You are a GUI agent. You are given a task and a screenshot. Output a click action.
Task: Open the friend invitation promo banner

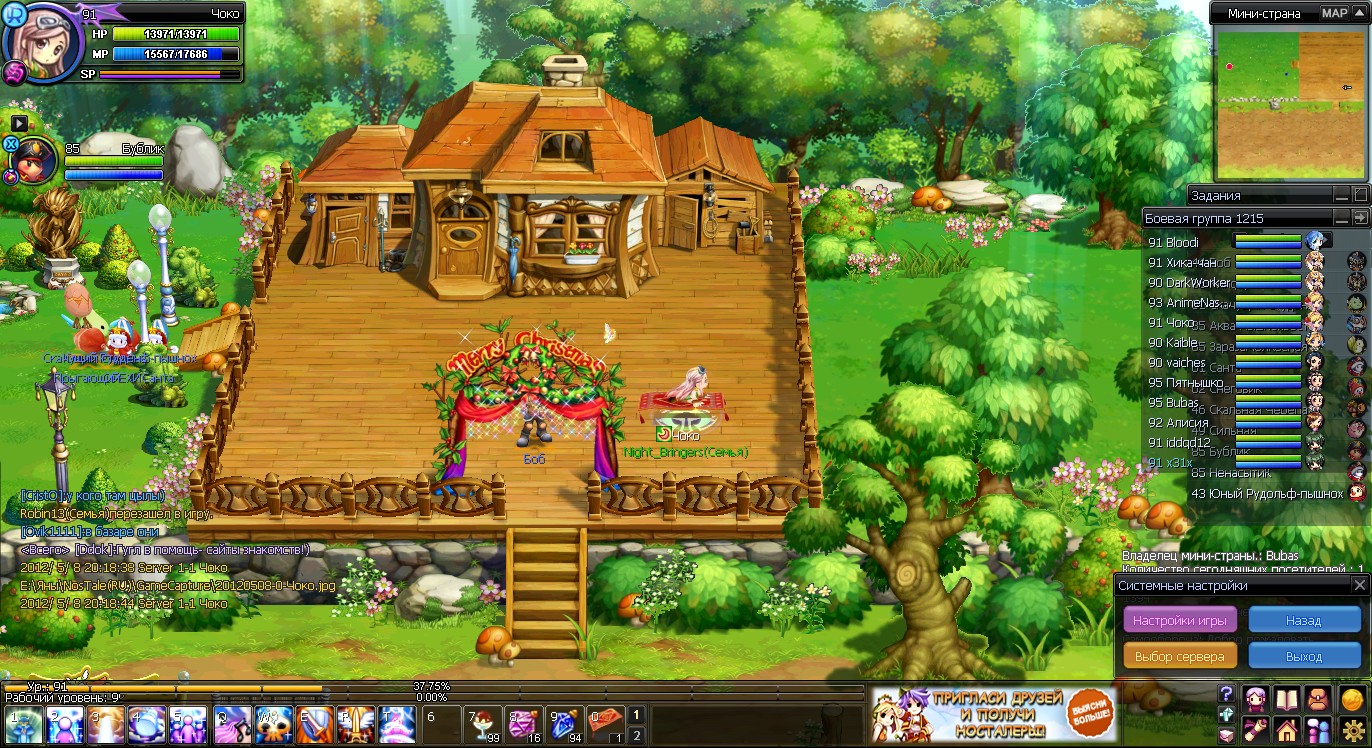[x=992, y=713]
